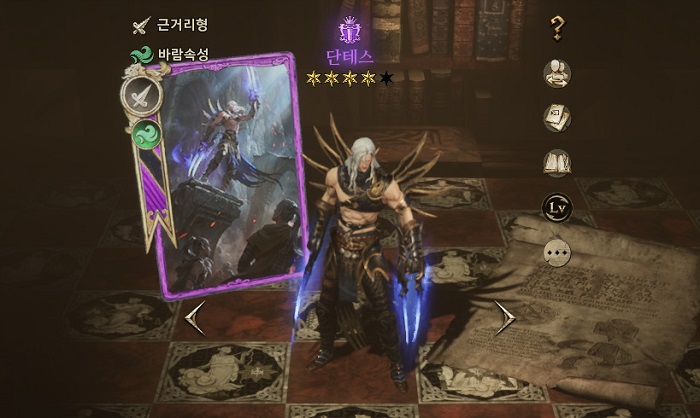Open the open-book icon button

558,163
